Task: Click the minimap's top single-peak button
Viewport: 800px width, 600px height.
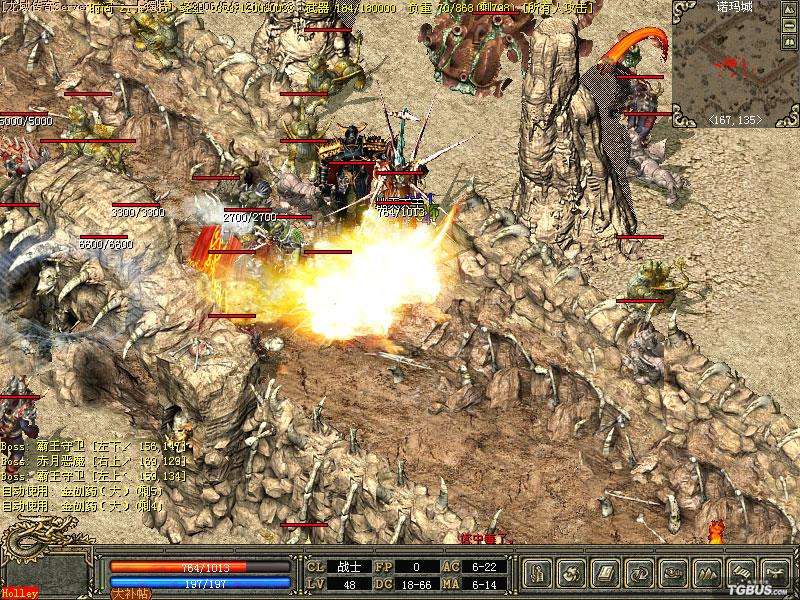Action: tap(792, 10)
